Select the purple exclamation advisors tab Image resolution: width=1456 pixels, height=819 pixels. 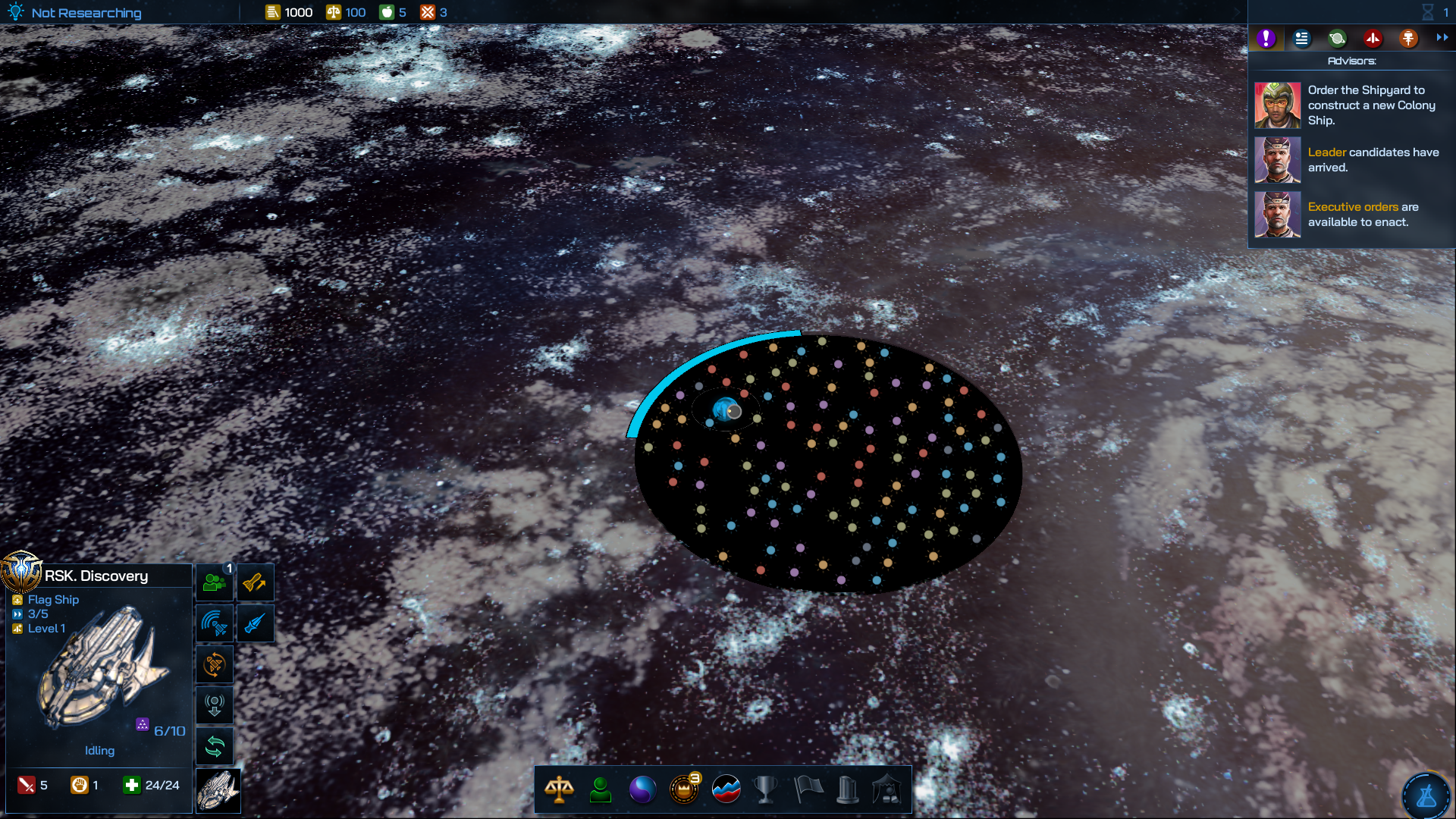pyautogui.click(x=1266, y=39)
